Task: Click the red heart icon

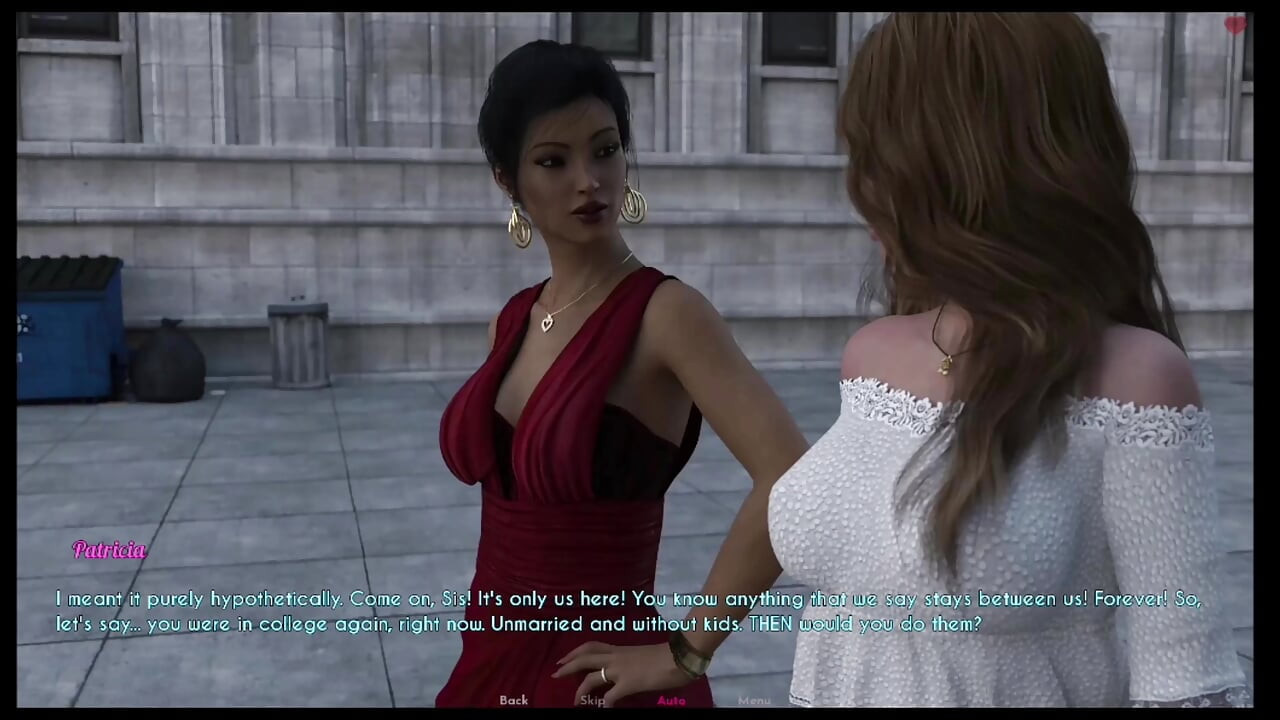Action: click(1236, 25)
